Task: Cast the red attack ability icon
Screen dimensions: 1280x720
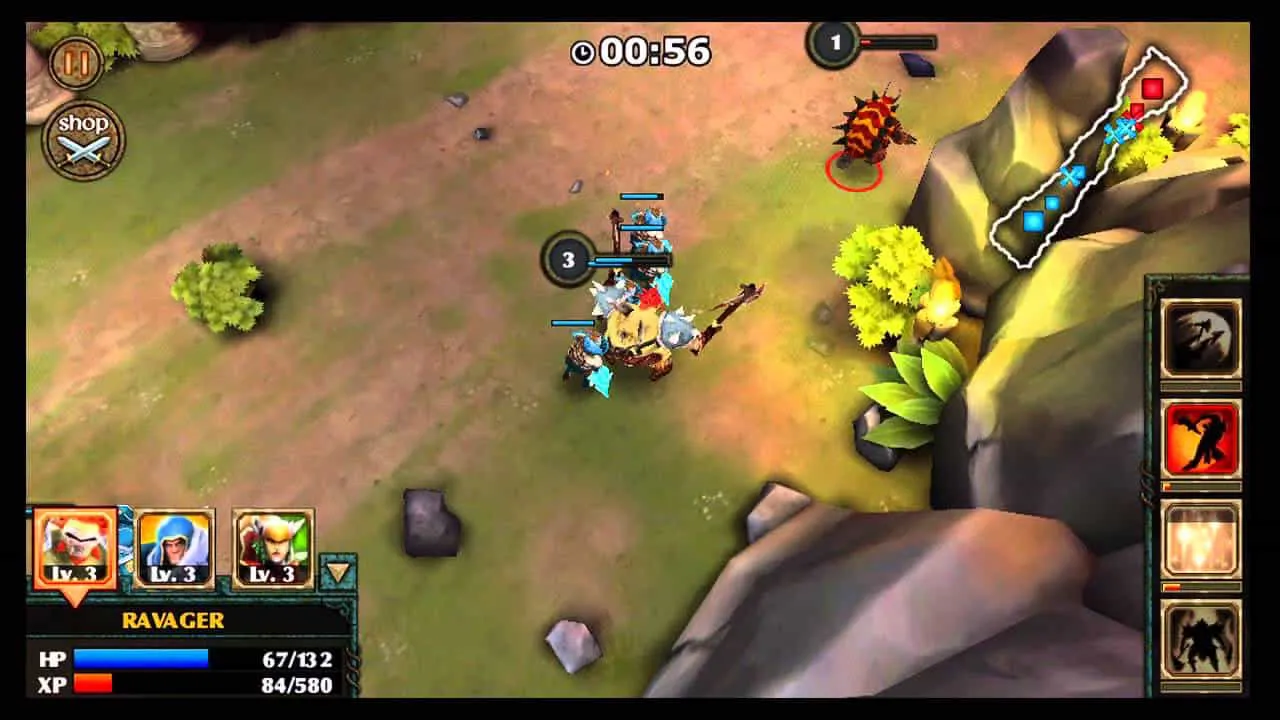Action: point(1203,437)
